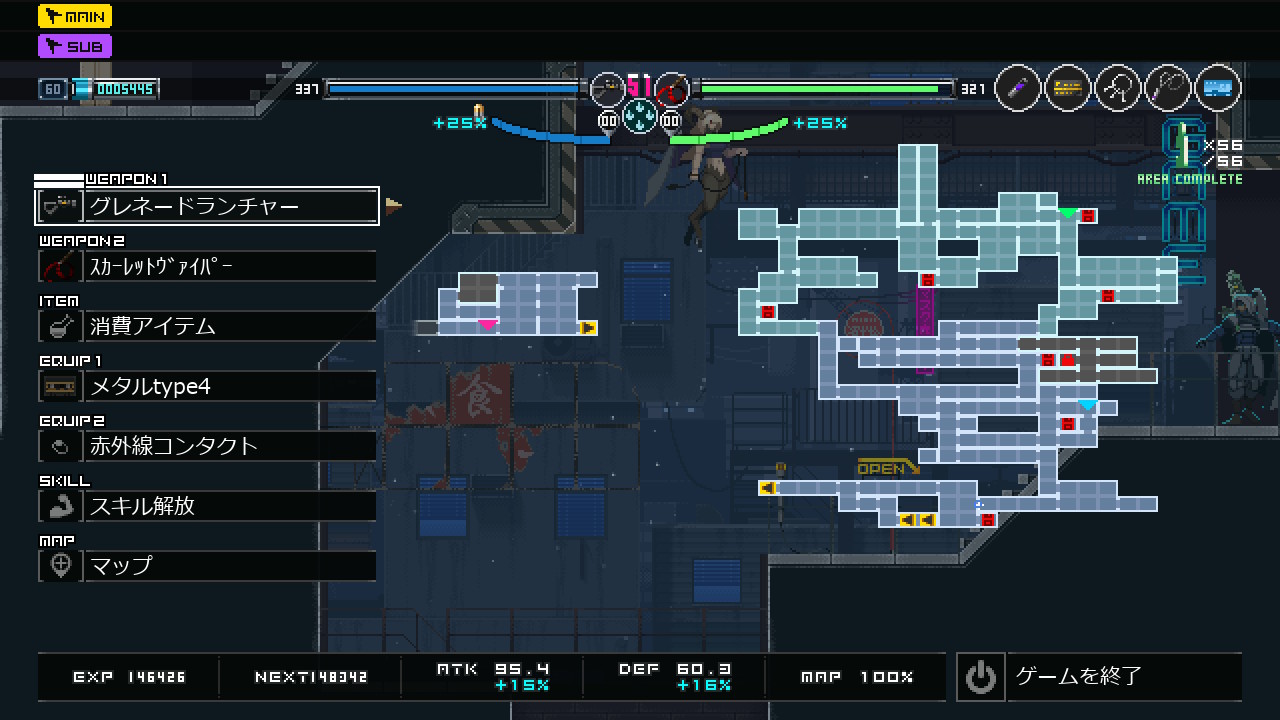Click the pink triangle marker on the map

click(x=487, y=325)
